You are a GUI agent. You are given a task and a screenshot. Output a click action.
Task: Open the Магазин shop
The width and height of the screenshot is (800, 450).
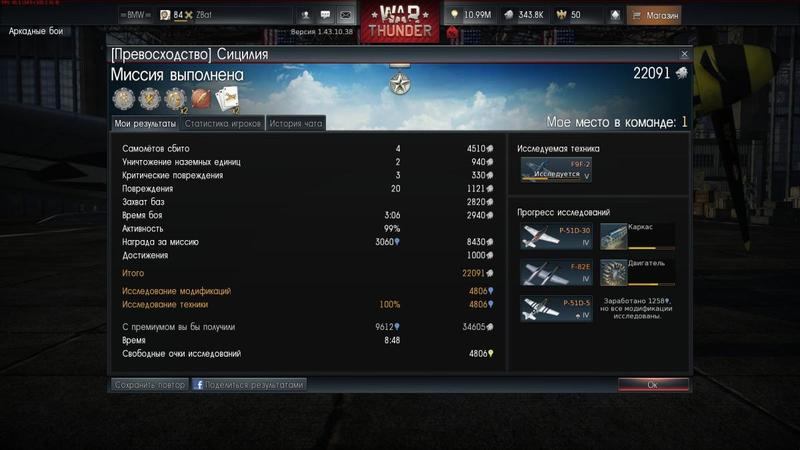pyautogui.click(x=655, y=16)
